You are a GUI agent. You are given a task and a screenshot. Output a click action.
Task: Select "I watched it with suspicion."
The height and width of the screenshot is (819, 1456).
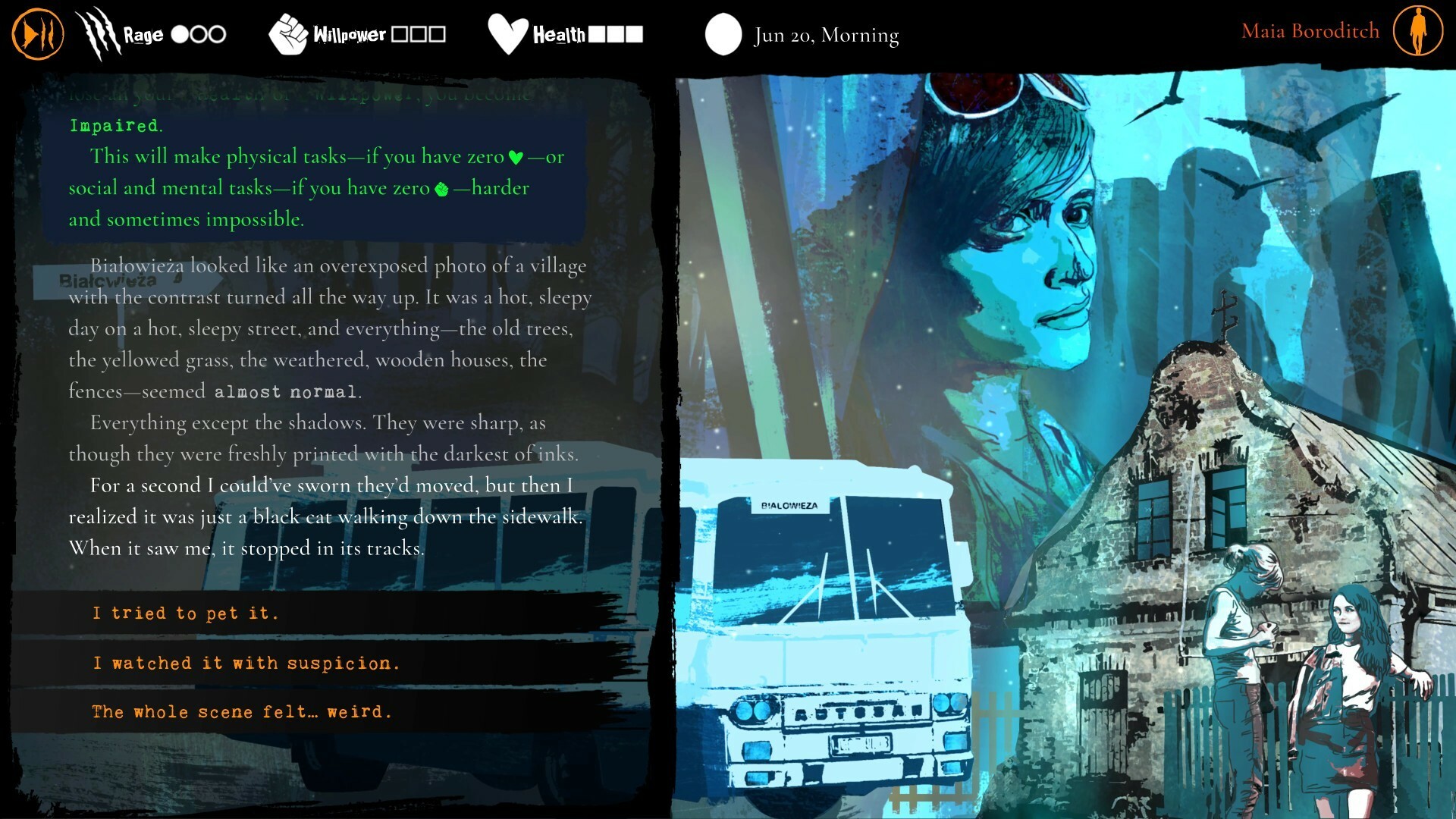(246, 663)
